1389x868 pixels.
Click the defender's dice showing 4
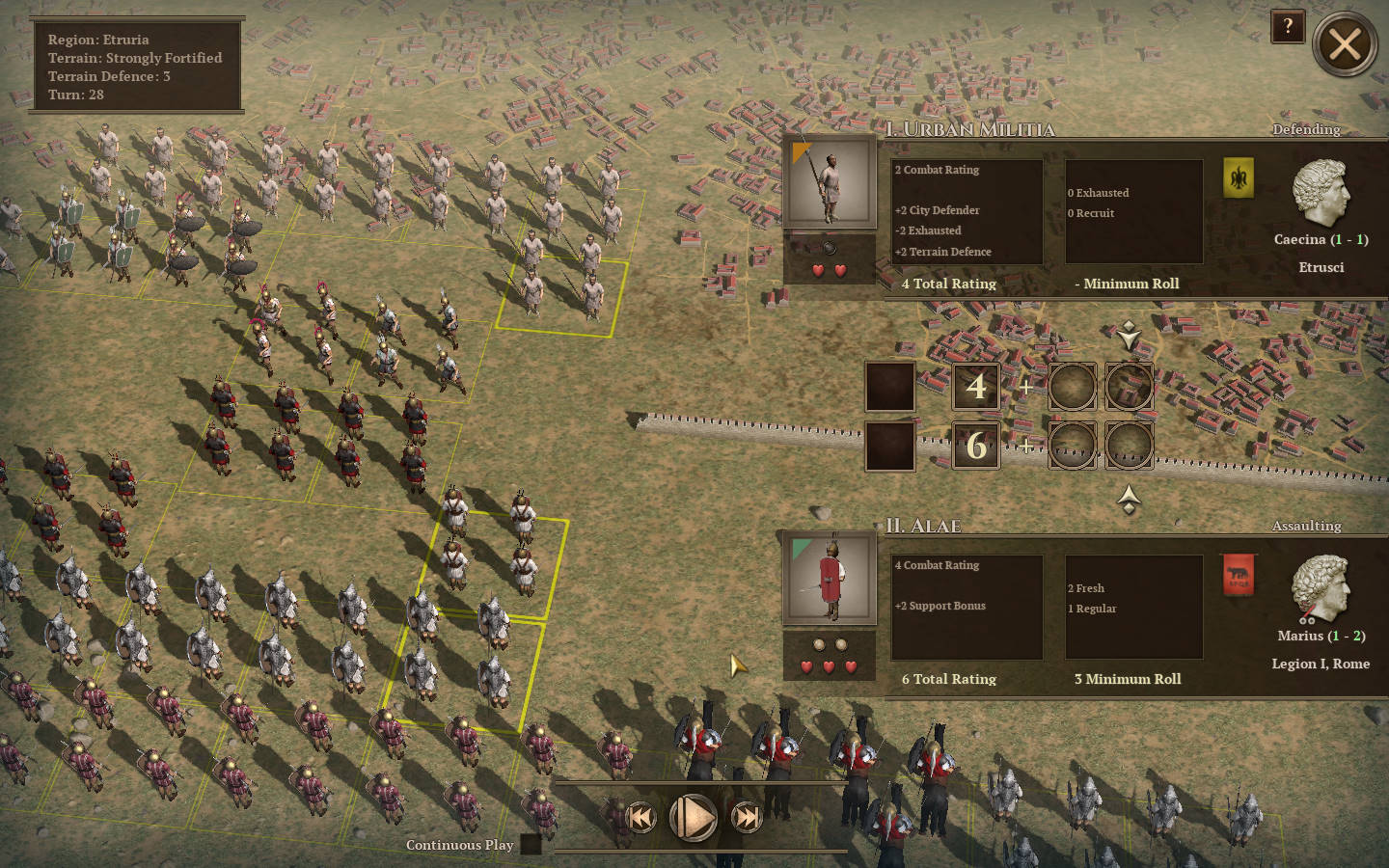tap(976, 387)
